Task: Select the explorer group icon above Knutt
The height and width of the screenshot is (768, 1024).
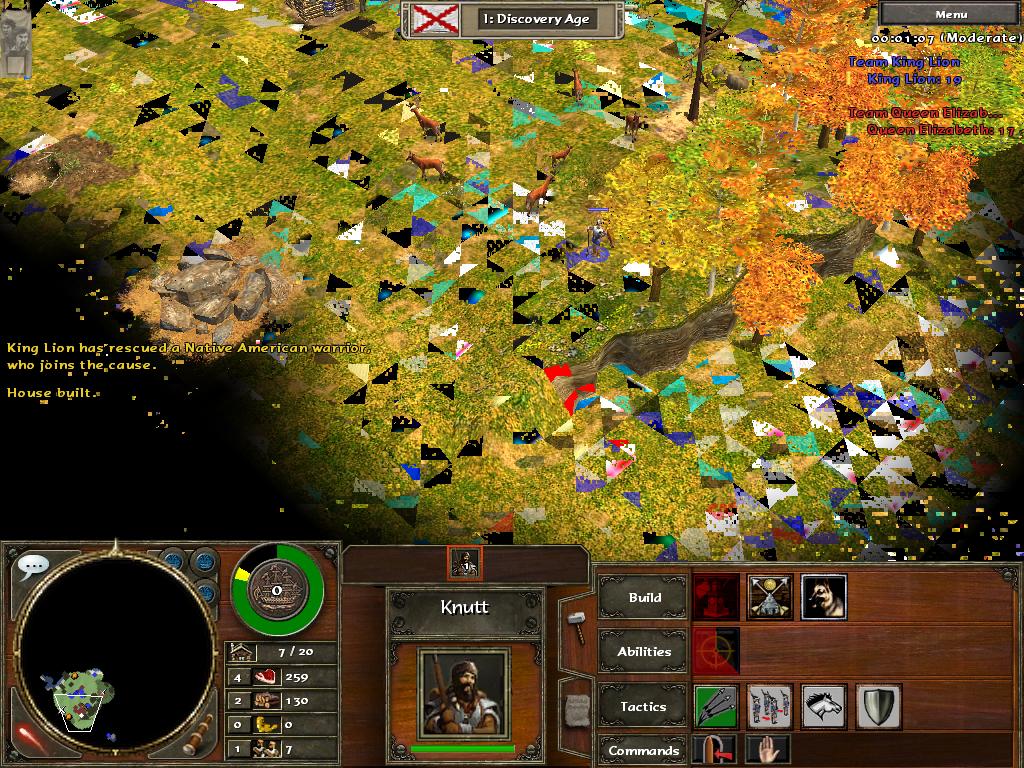Action: [x=465, y=563]
